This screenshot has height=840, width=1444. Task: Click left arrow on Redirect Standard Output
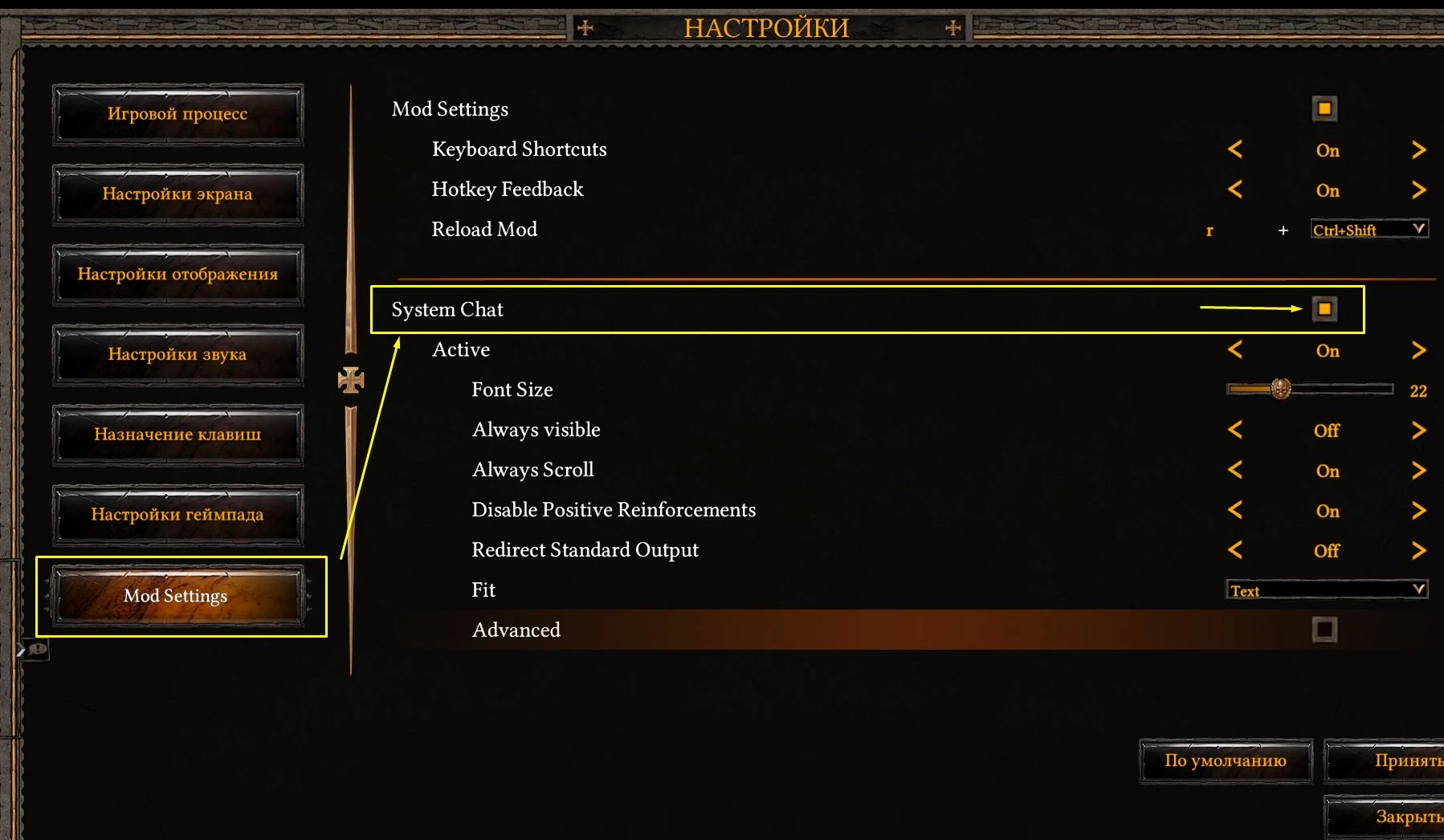1234,551
